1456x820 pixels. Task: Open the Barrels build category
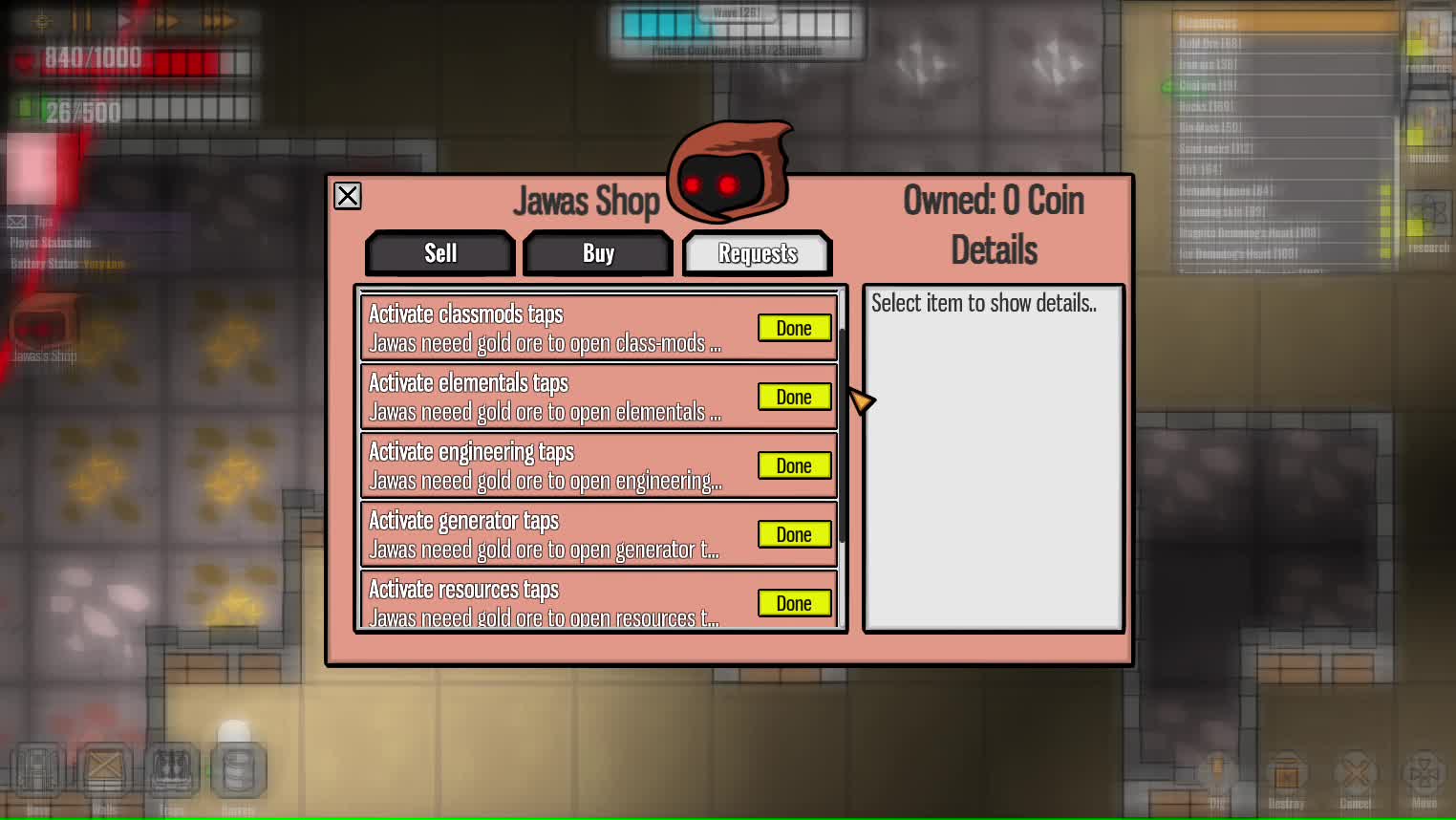coord(238,769)
